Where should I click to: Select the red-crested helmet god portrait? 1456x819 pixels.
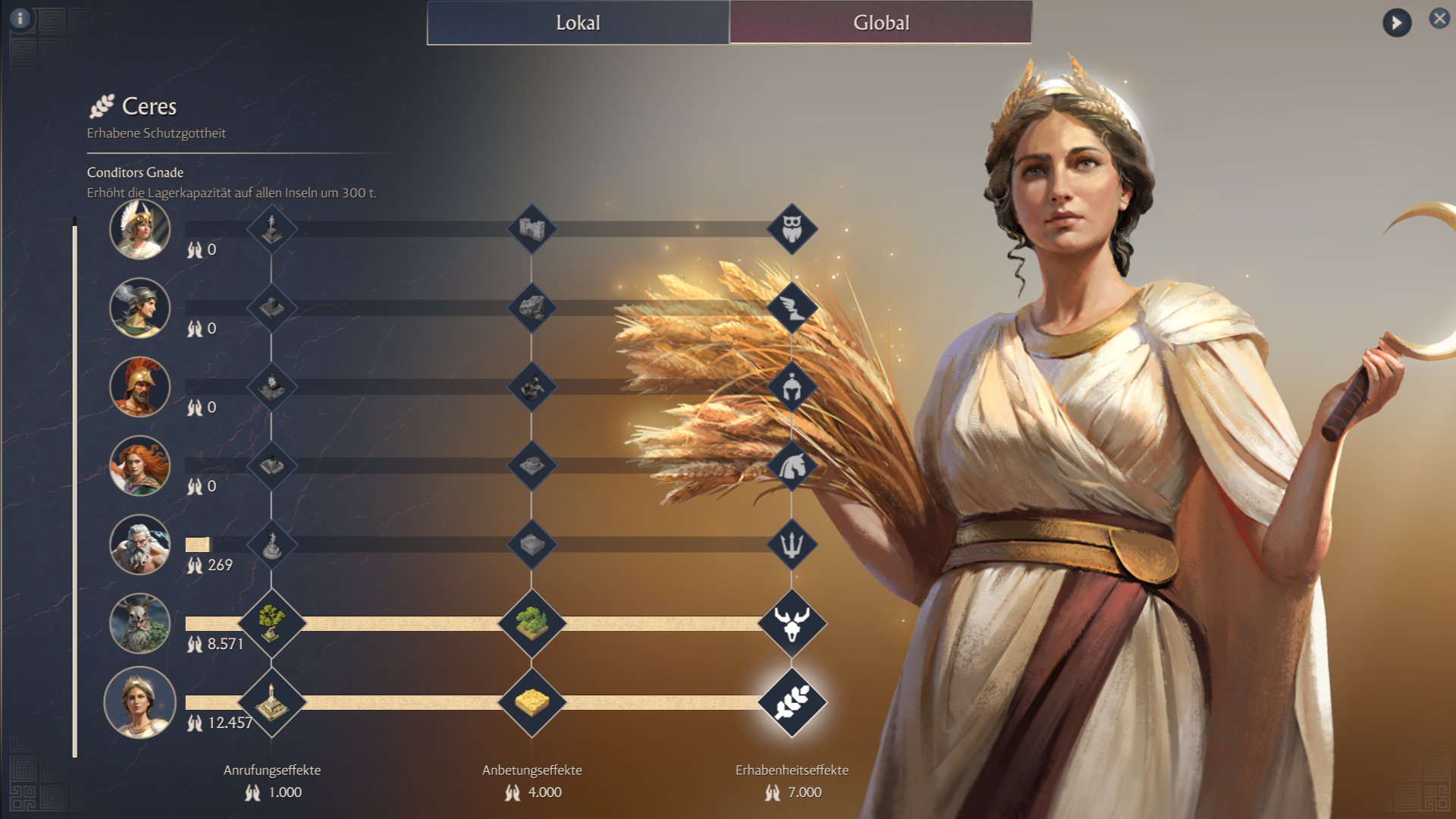140,387
